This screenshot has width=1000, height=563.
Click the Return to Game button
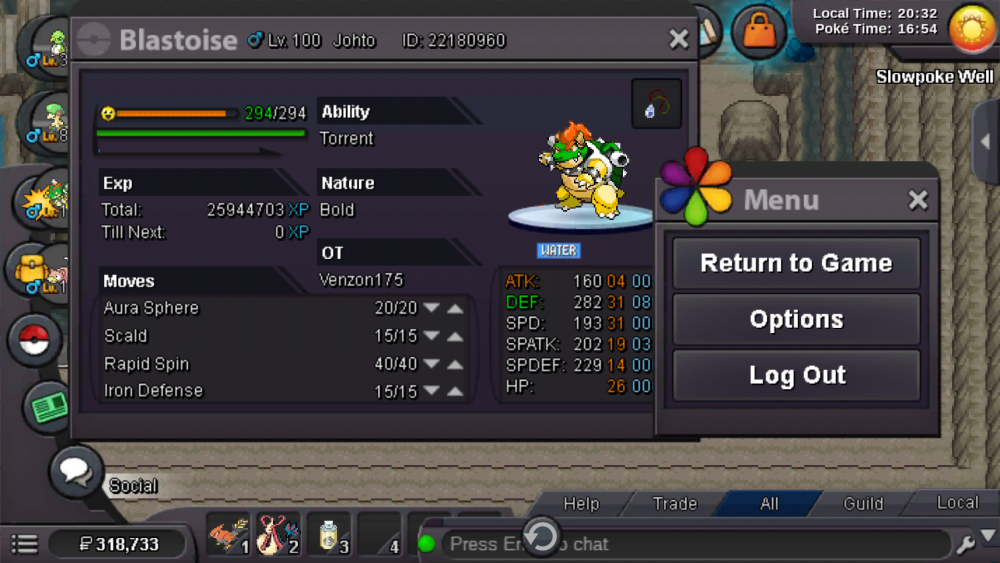coord(796,263)
